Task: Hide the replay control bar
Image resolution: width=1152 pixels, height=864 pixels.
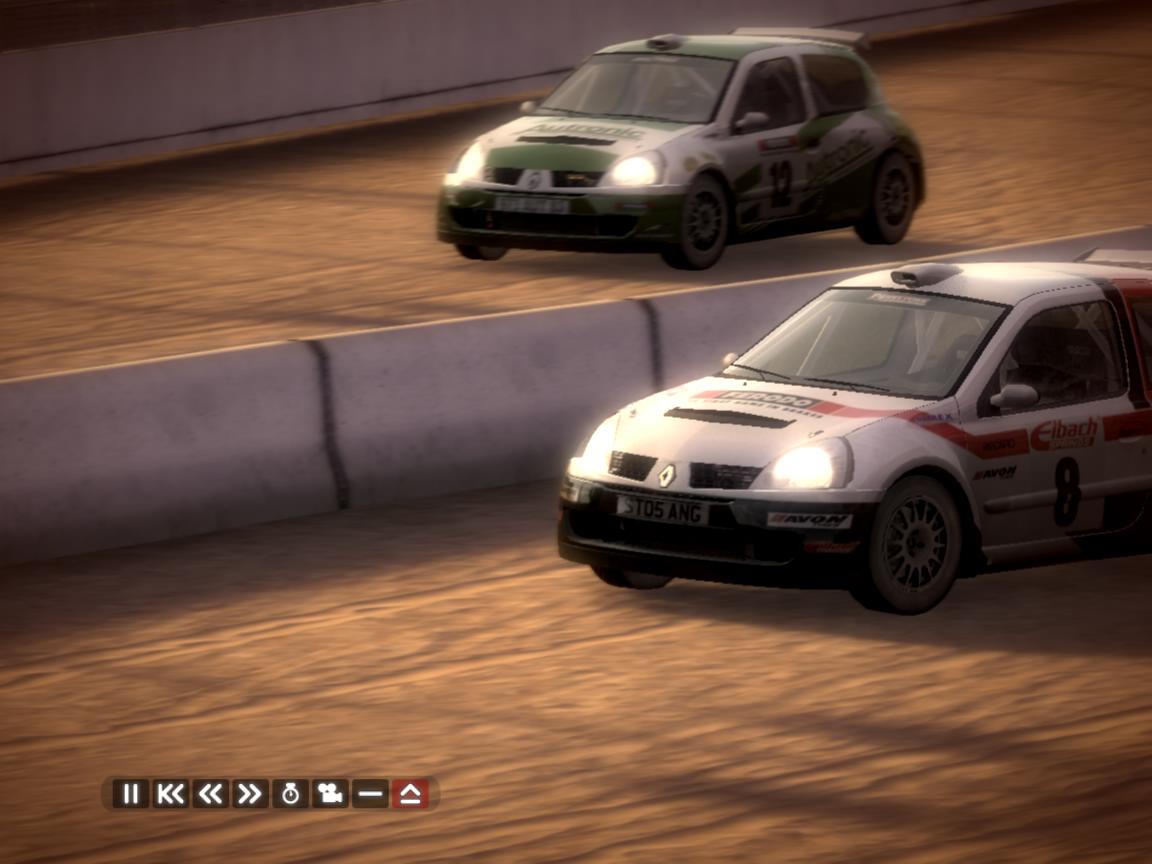Action: [370, 794]
